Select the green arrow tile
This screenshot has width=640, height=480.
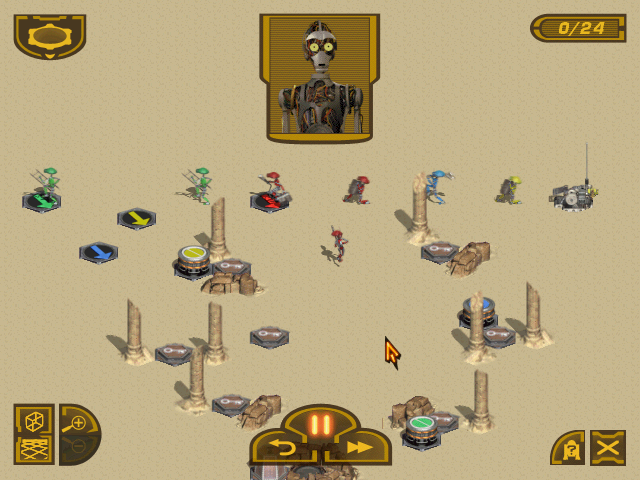42,202
